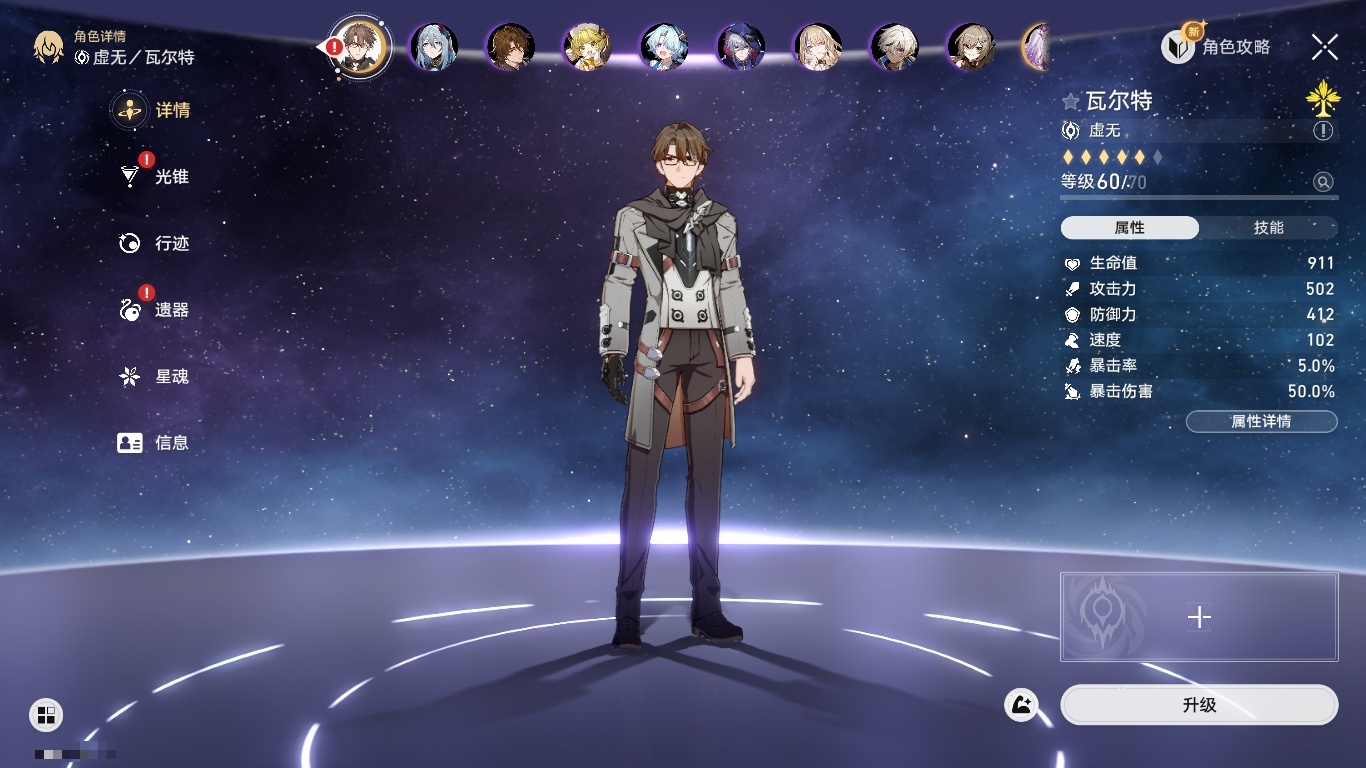The image size is (1366, 768).
Task: Open the four-square menu icon
Action: (46, 714)
